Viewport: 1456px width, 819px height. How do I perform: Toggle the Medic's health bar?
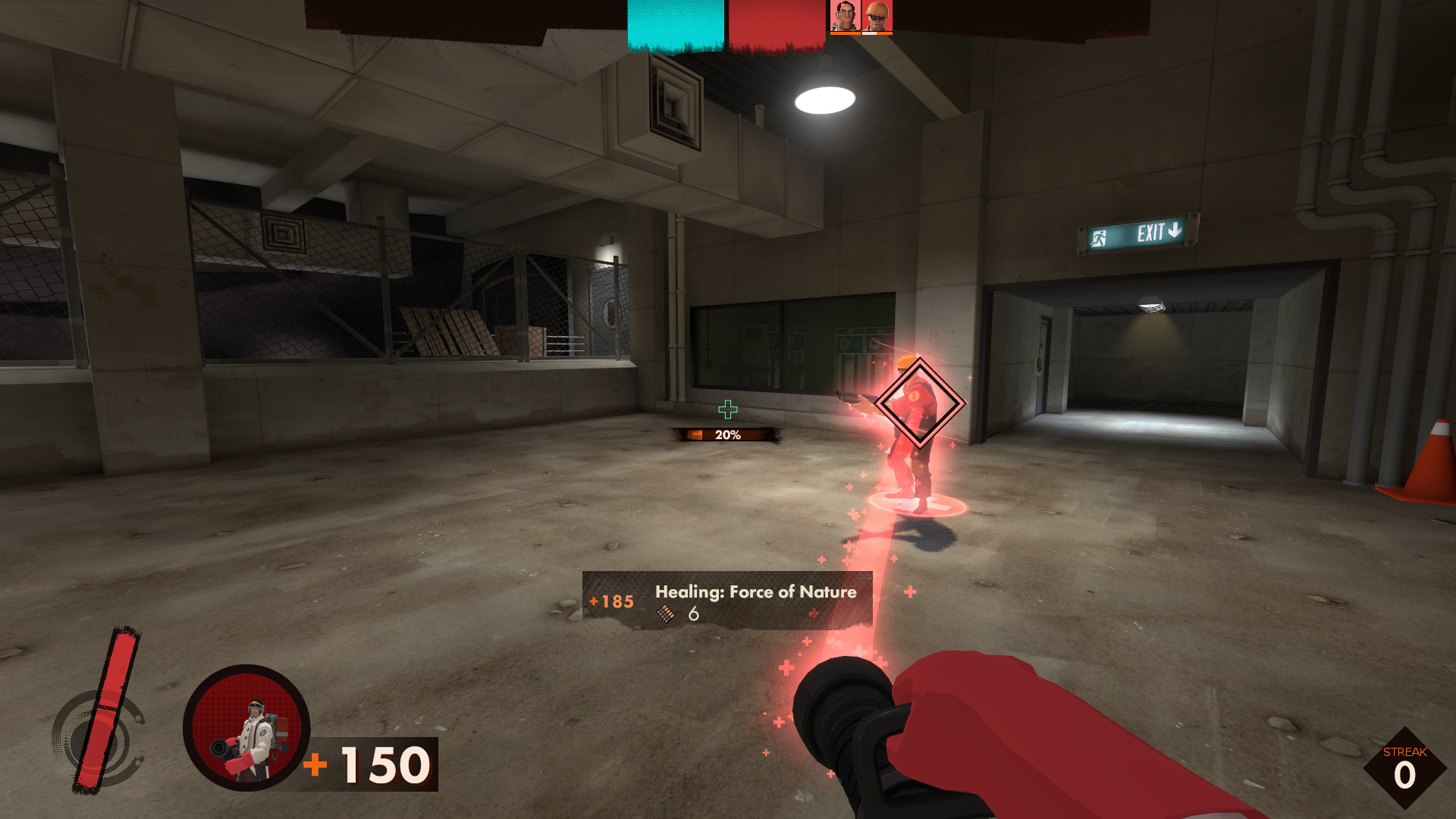pos(844,33)
